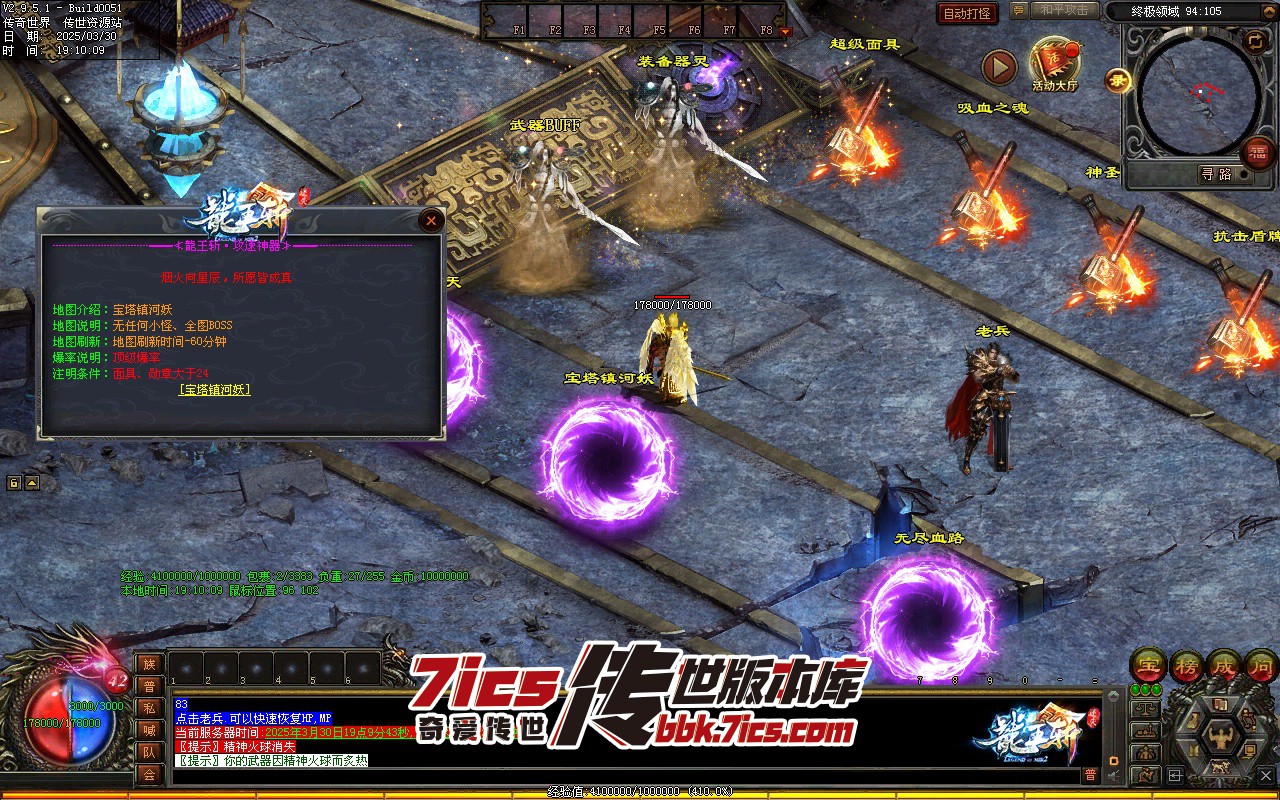Click the gold 录 icon beside minimap

(1117, 80)
